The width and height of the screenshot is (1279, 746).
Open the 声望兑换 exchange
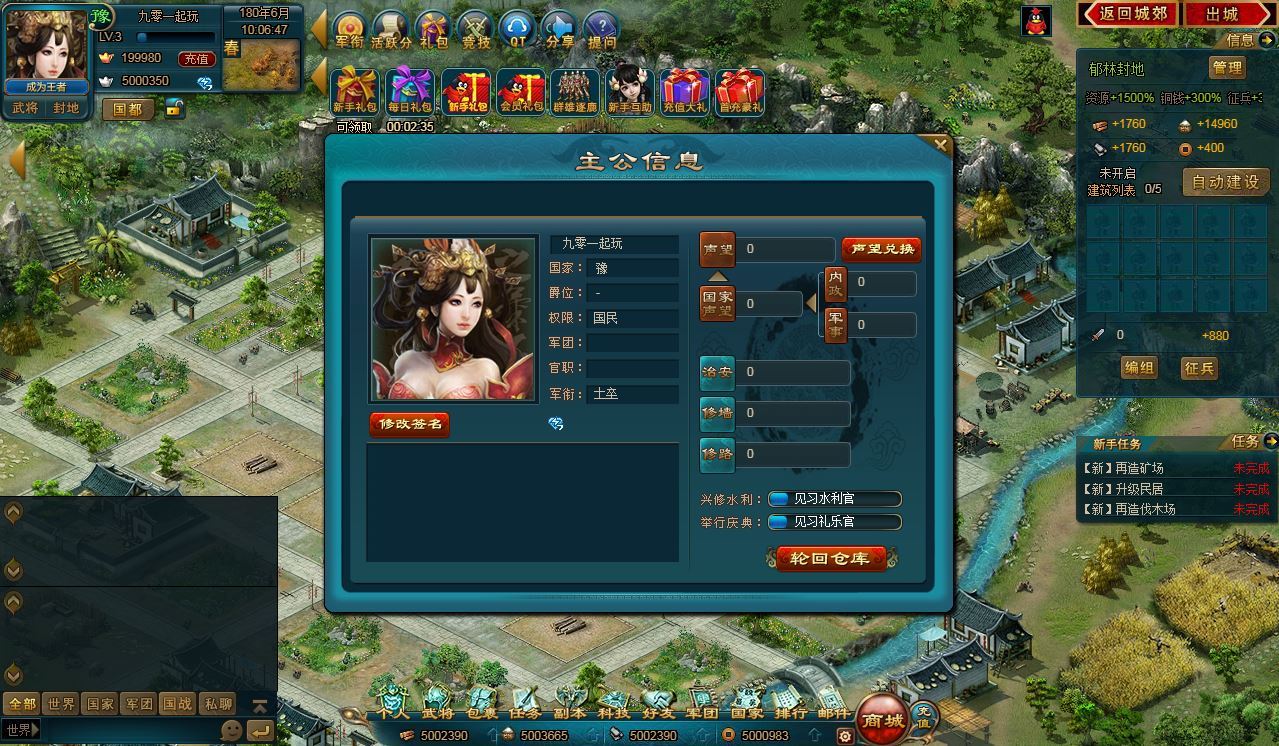(880, 249)
